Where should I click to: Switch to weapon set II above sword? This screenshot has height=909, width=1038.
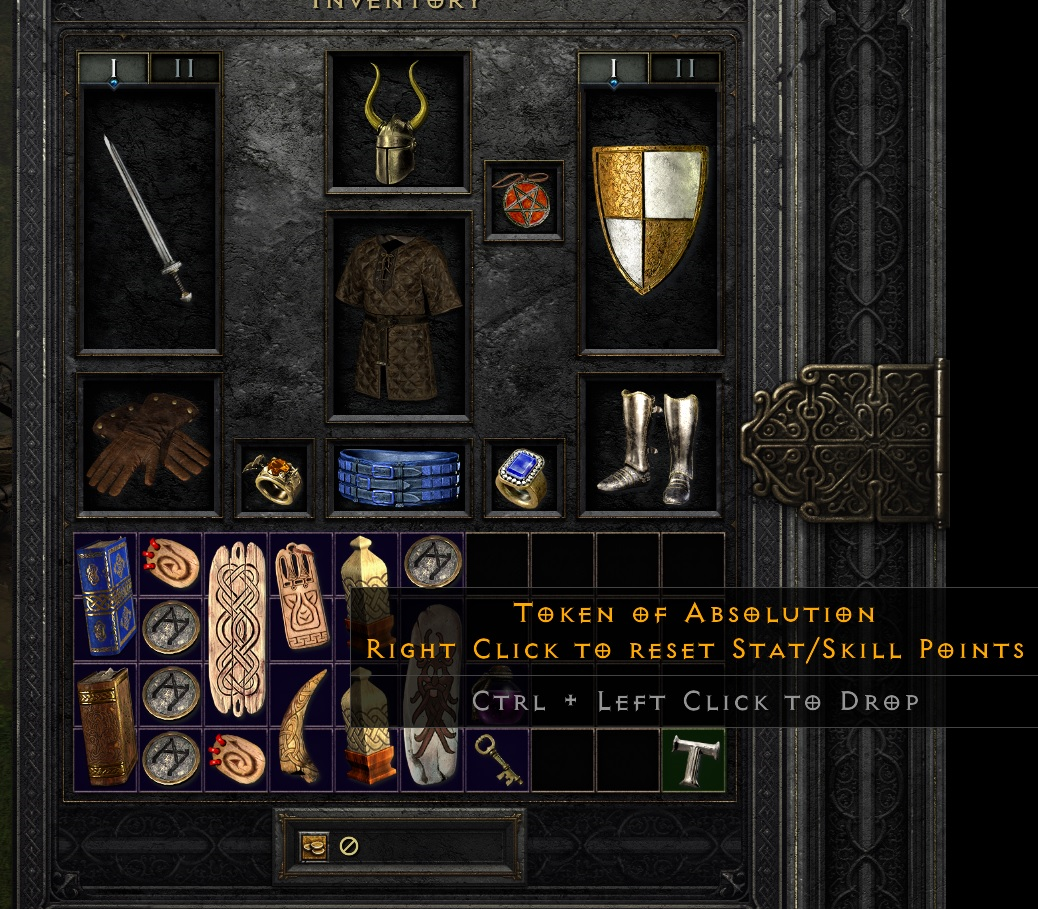[184, 69]
